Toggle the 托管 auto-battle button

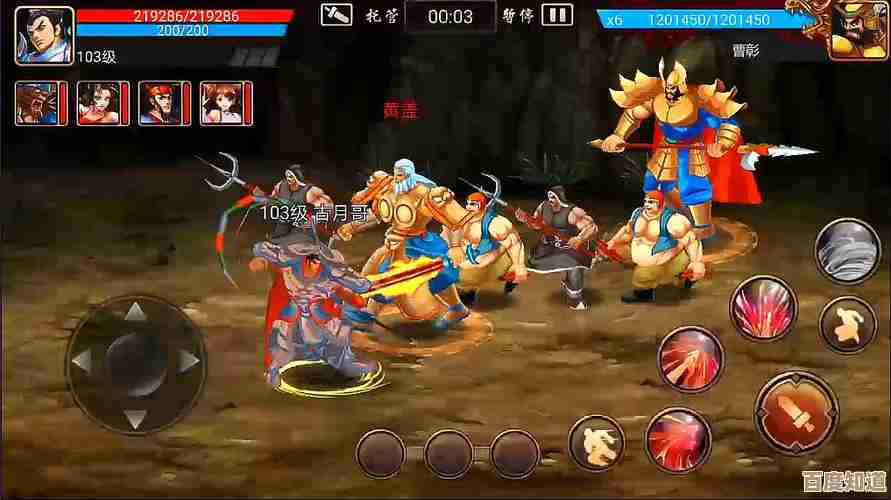pyautogui.click(x=337, y=15)
